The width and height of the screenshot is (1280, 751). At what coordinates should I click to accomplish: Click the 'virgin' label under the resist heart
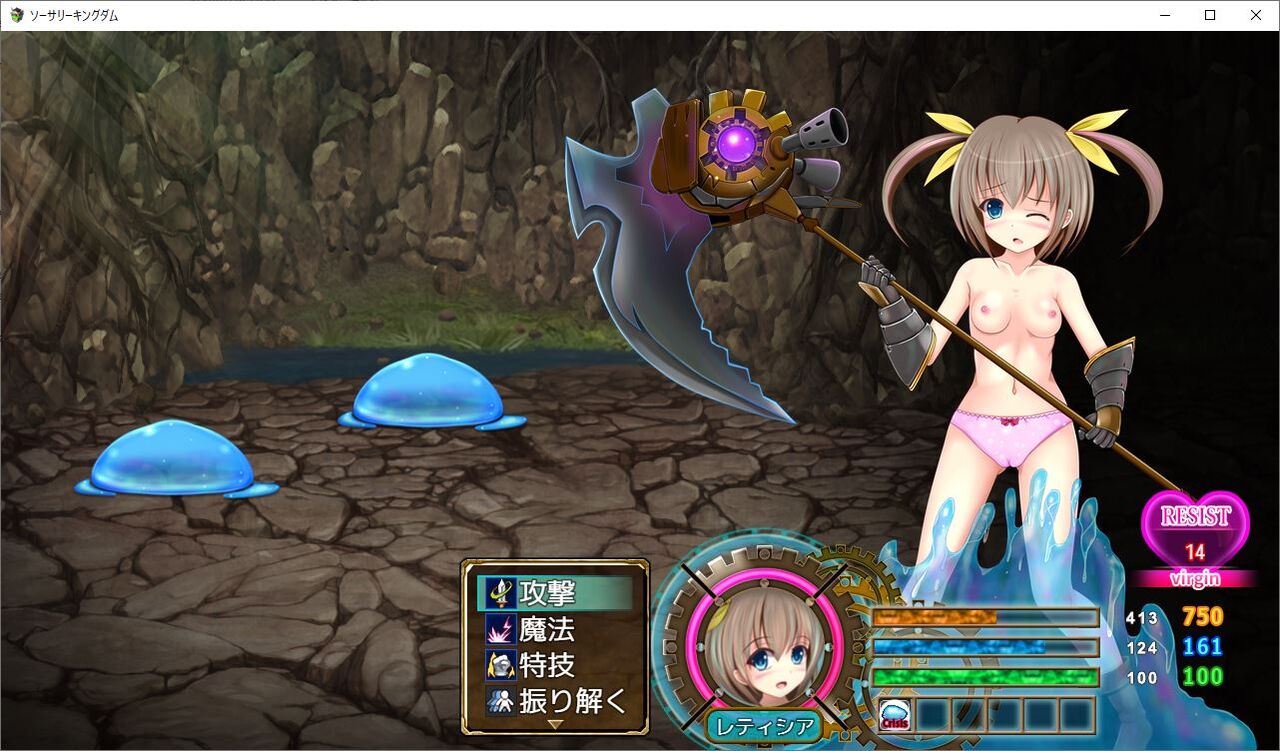coord(1194,578)
